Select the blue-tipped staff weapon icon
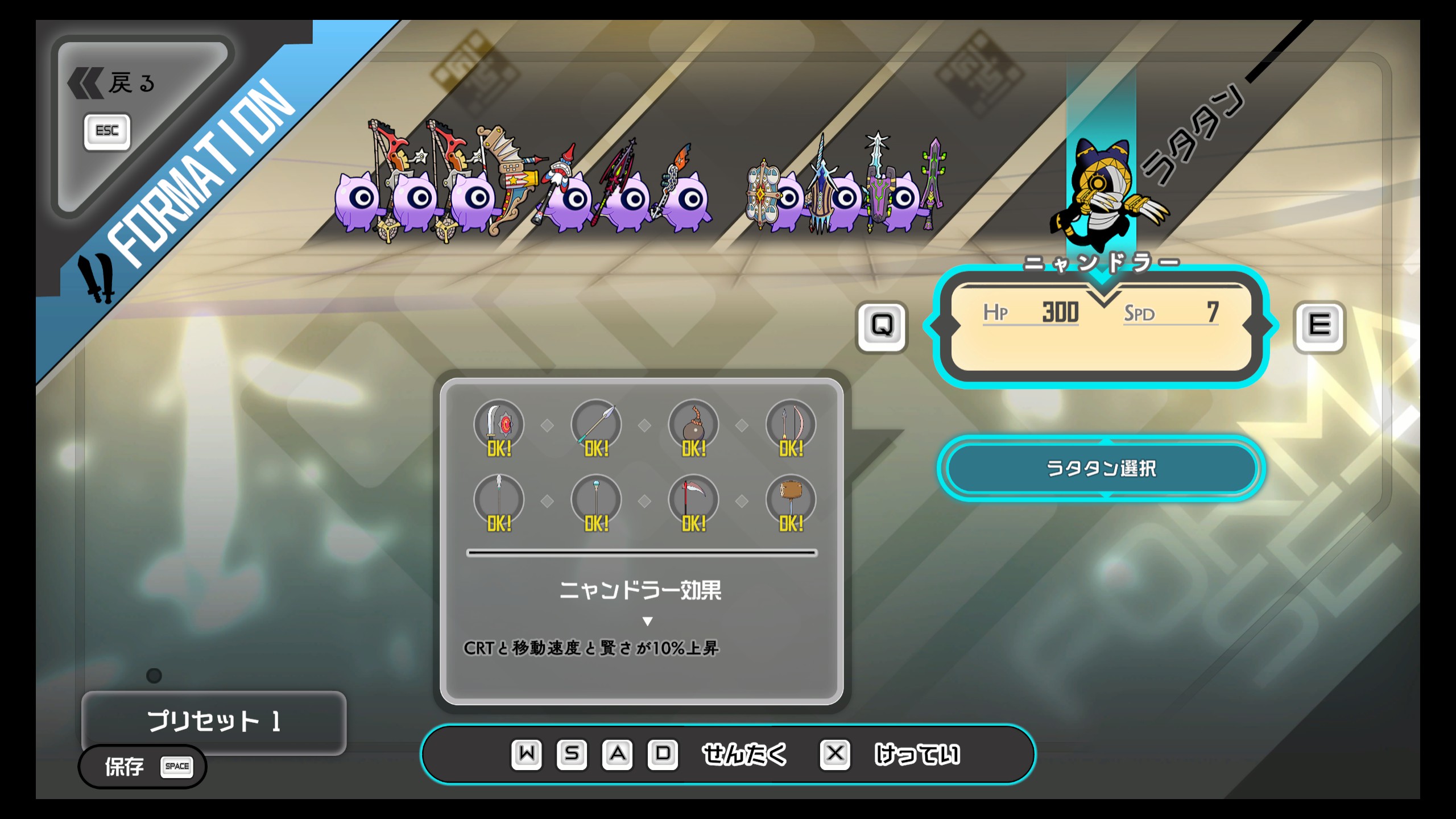This screenshot has width=1456, height=819. pyautogui.click(x=596, y=500)
